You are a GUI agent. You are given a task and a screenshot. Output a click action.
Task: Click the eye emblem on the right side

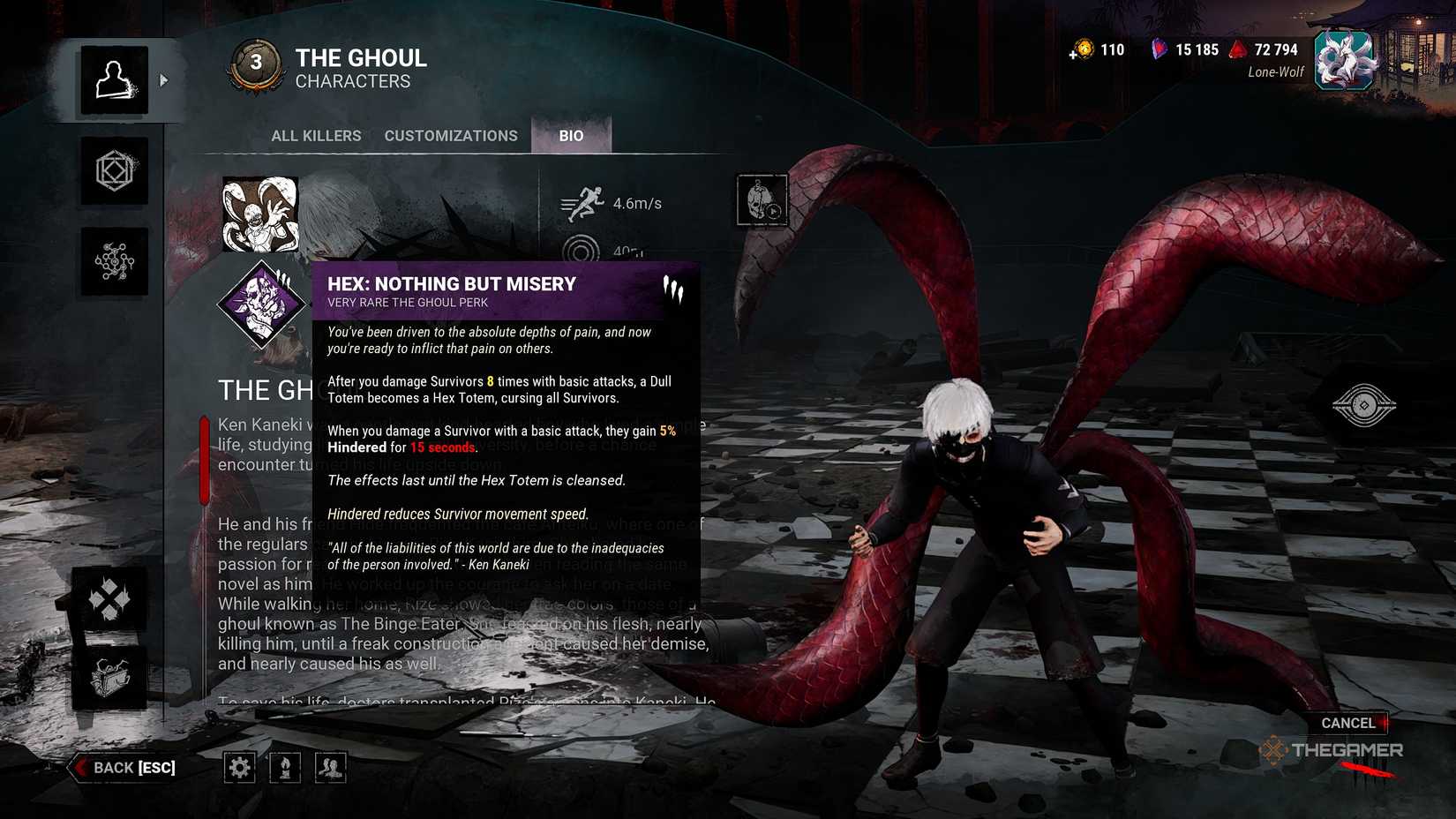(1363, 406)
